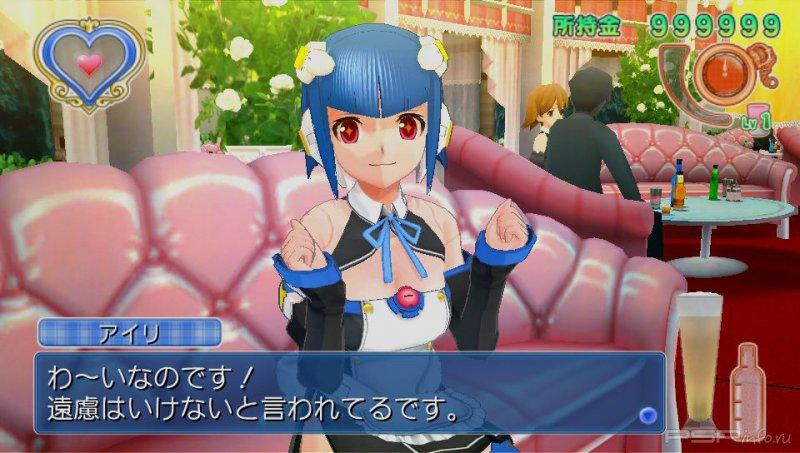Select the heart affection gauge icon
This screenshot has height=453, width=800.
[x=89, y=64]
